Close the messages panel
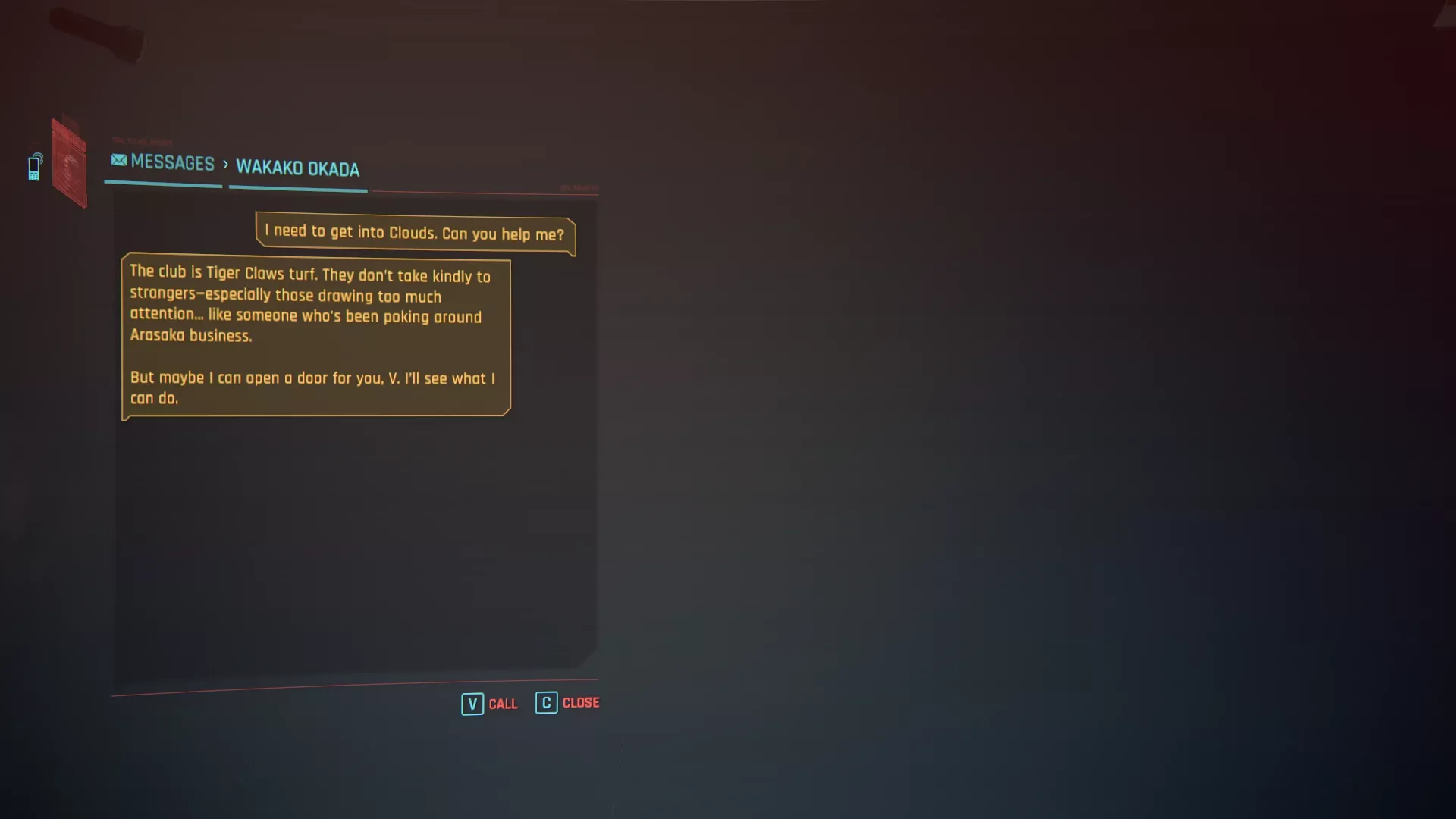 (567, 703)
